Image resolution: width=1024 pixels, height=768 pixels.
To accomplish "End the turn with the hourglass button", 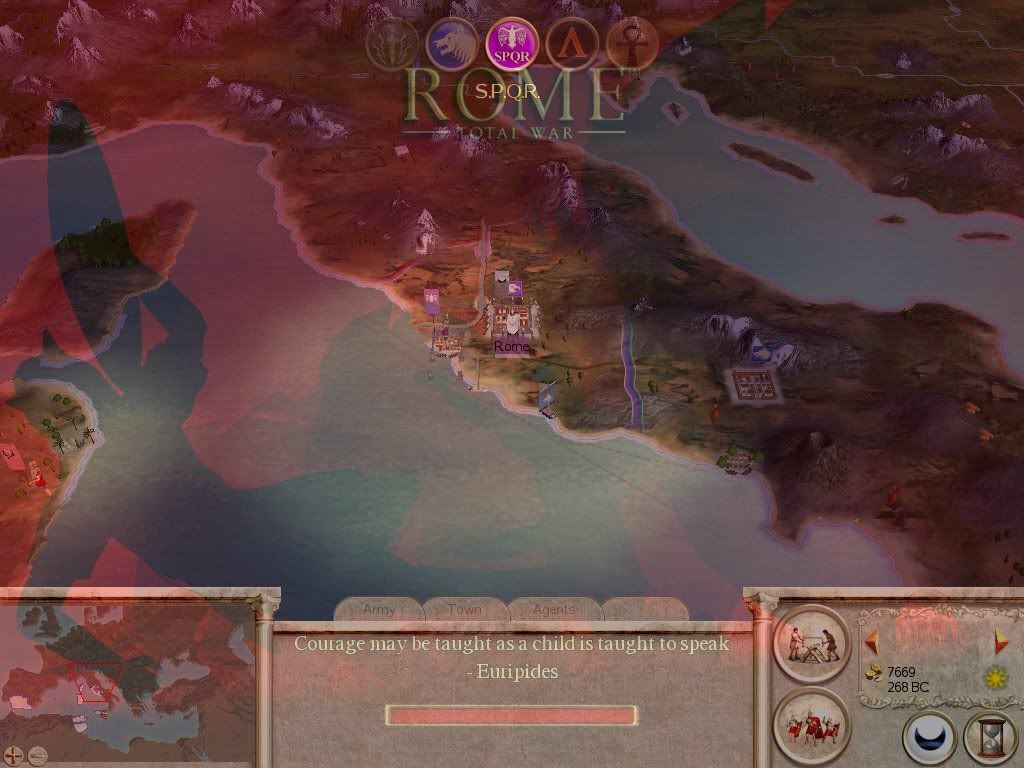I will pyautogui.click(x=989, y=738).
